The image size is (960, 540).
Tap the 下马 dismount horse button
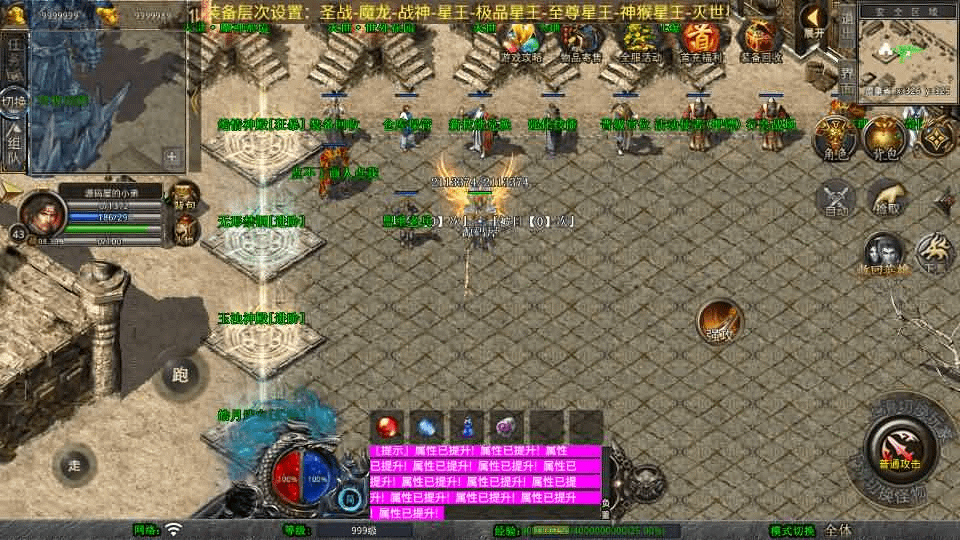coord(935,253)
